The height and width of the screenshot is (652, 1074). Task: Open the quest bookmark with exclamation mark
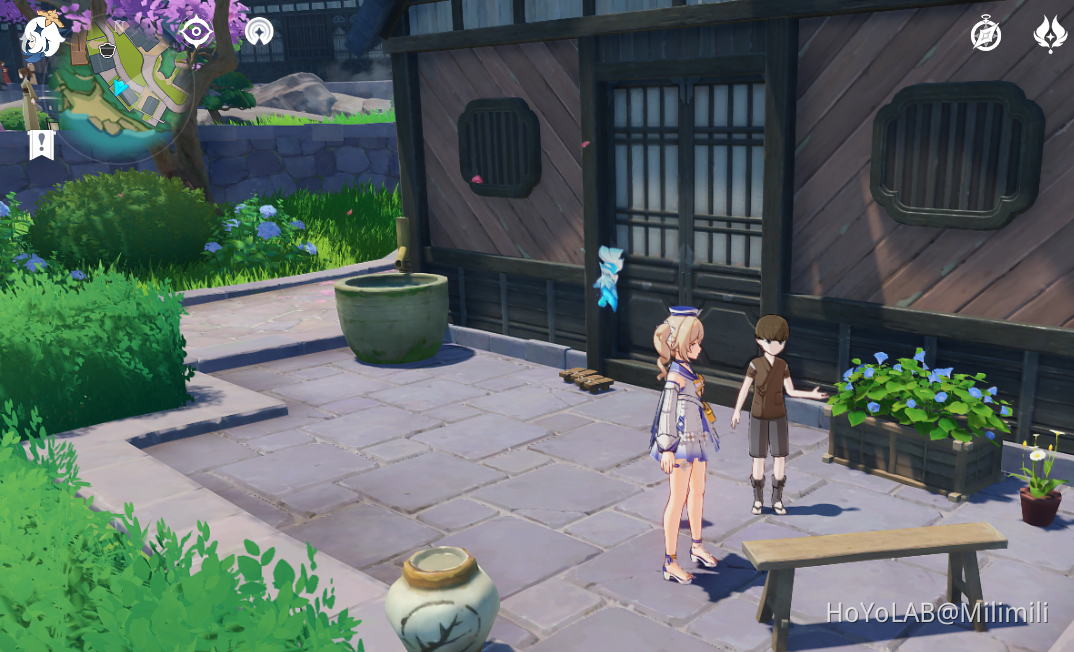coord(41,144)
